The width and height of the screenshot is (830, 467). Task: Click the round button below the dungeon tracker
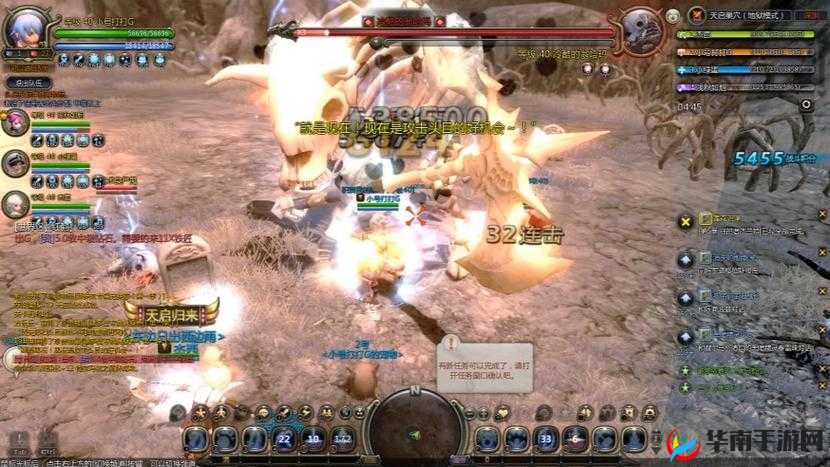tap(806, 104)
